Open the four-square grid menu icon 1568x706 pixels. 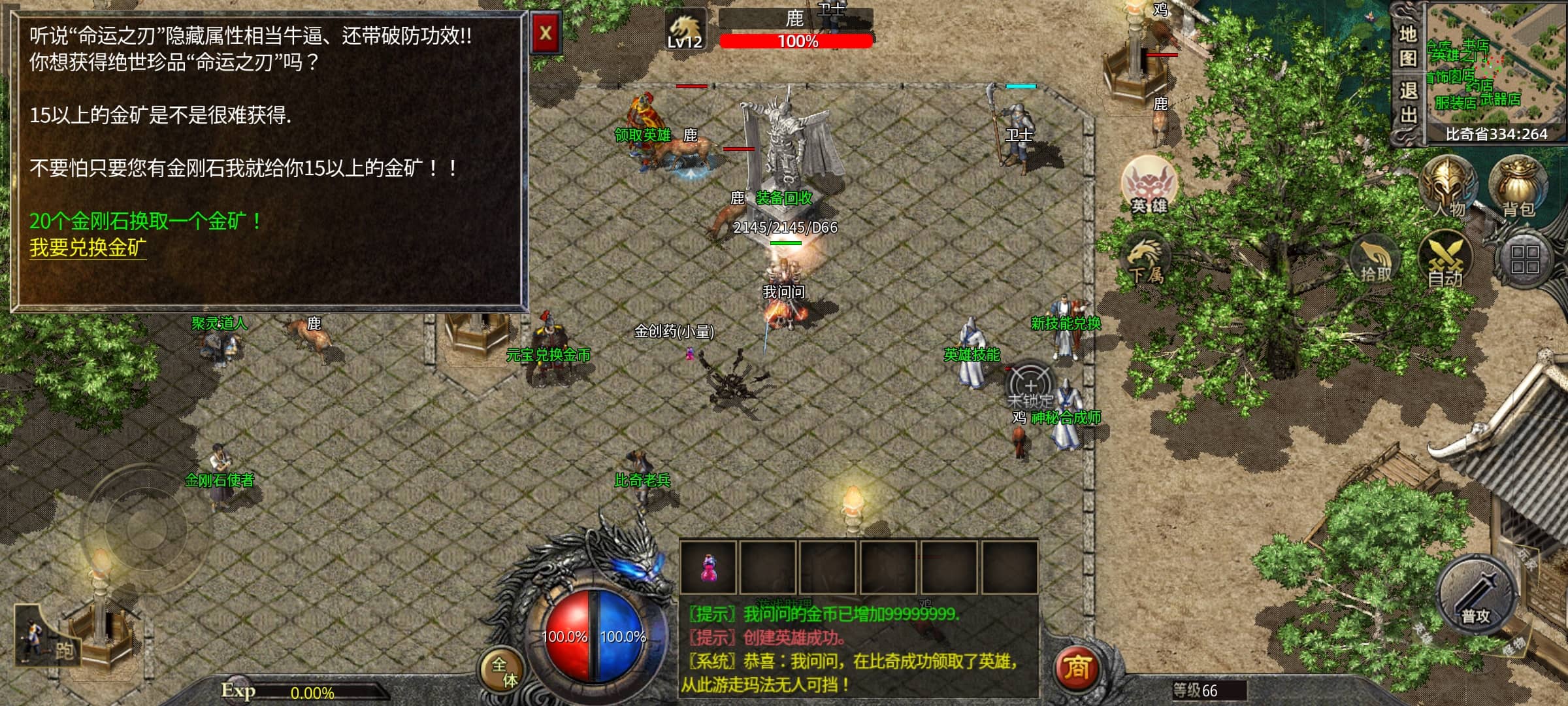coord(1525,260)
